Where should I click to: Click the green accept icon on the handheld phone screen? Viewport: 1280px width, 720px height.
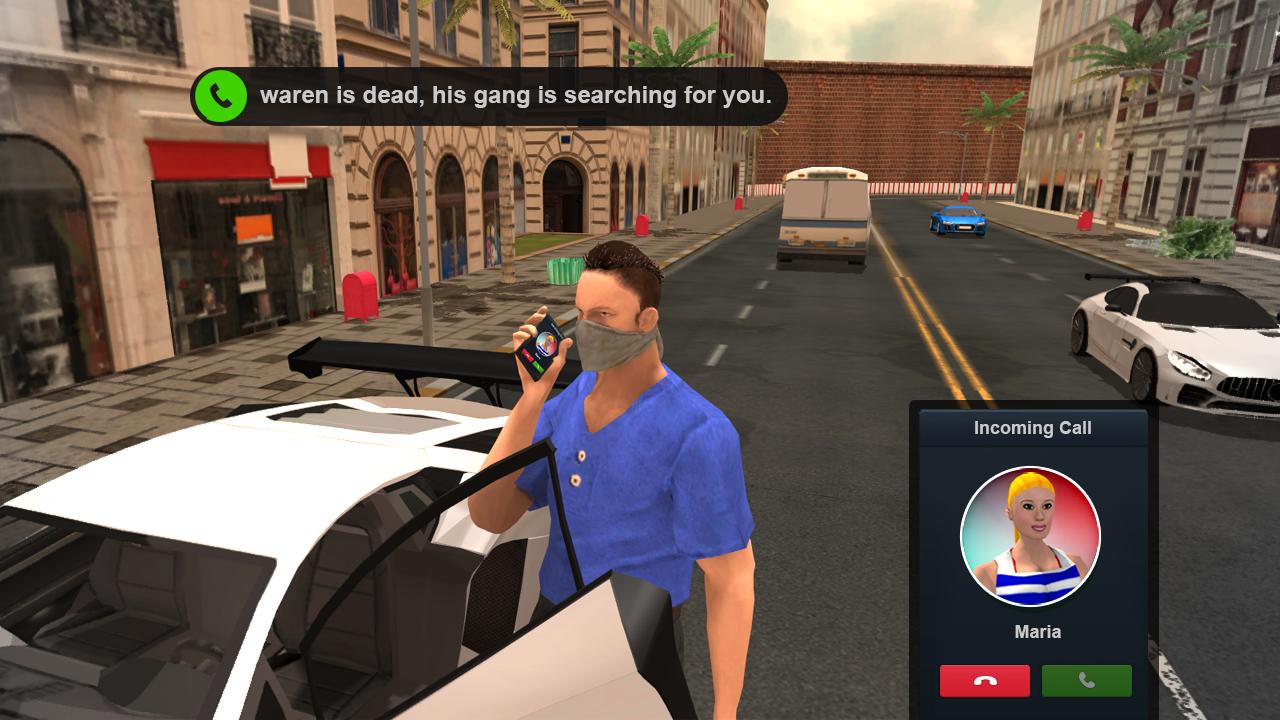(x=539, y=367)
